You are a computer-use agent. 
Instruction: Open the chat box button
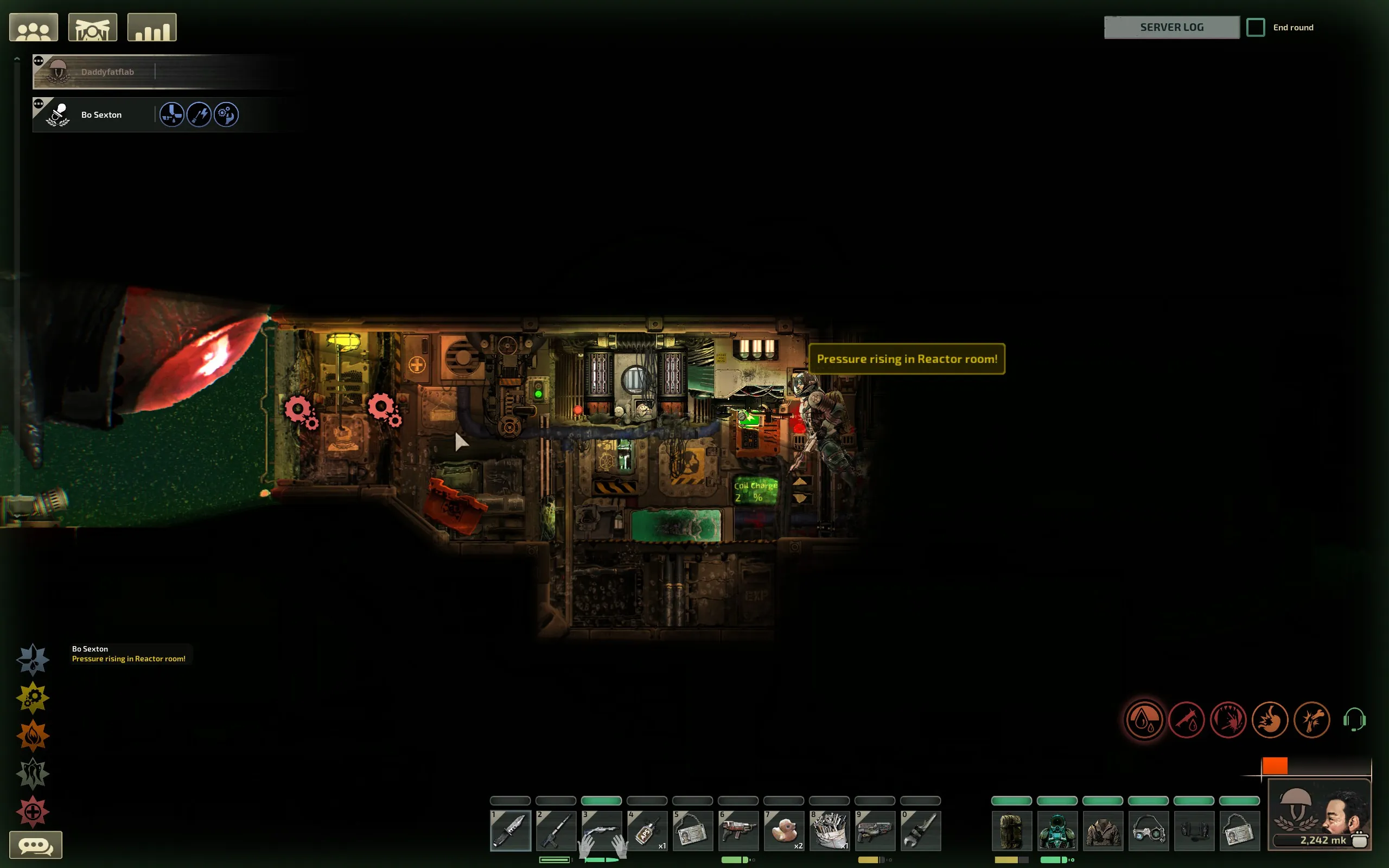(x=36, y=845)
